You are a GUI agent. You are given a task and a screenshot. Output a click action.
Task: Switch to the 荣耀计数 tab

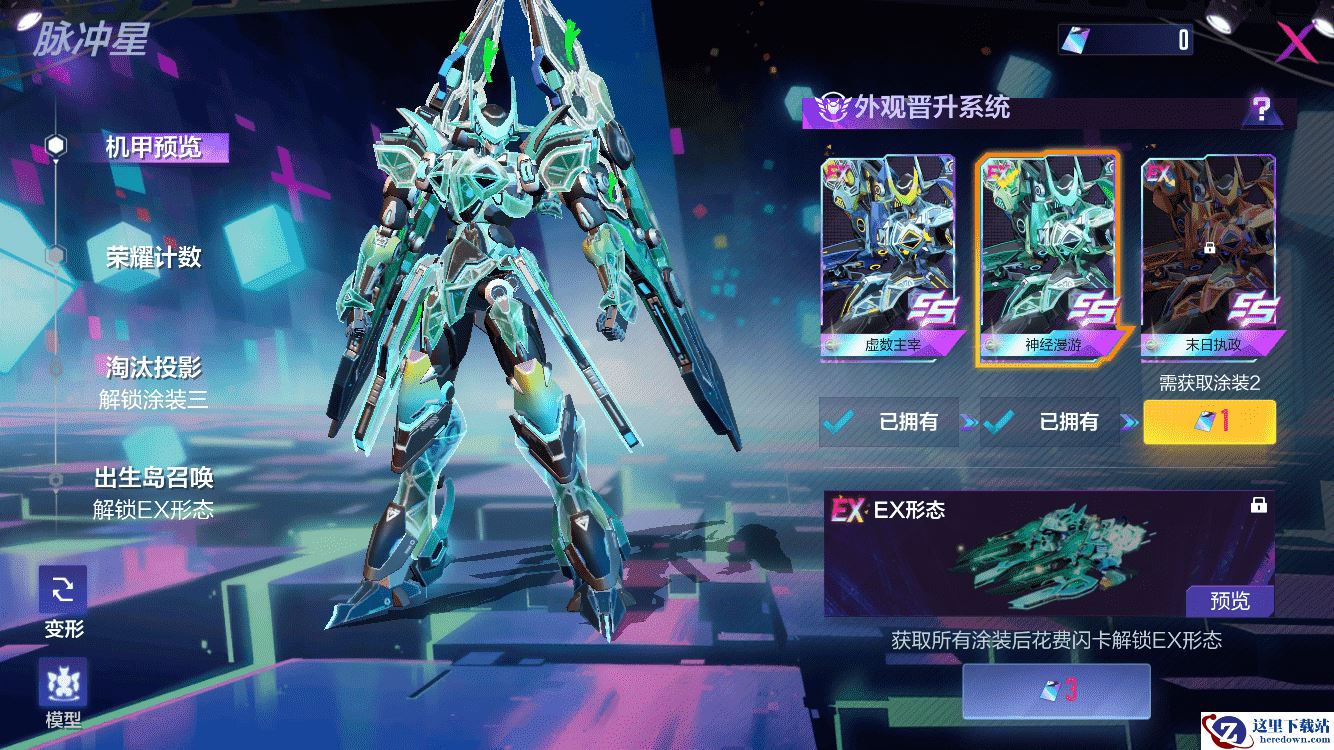click(153, 257)
